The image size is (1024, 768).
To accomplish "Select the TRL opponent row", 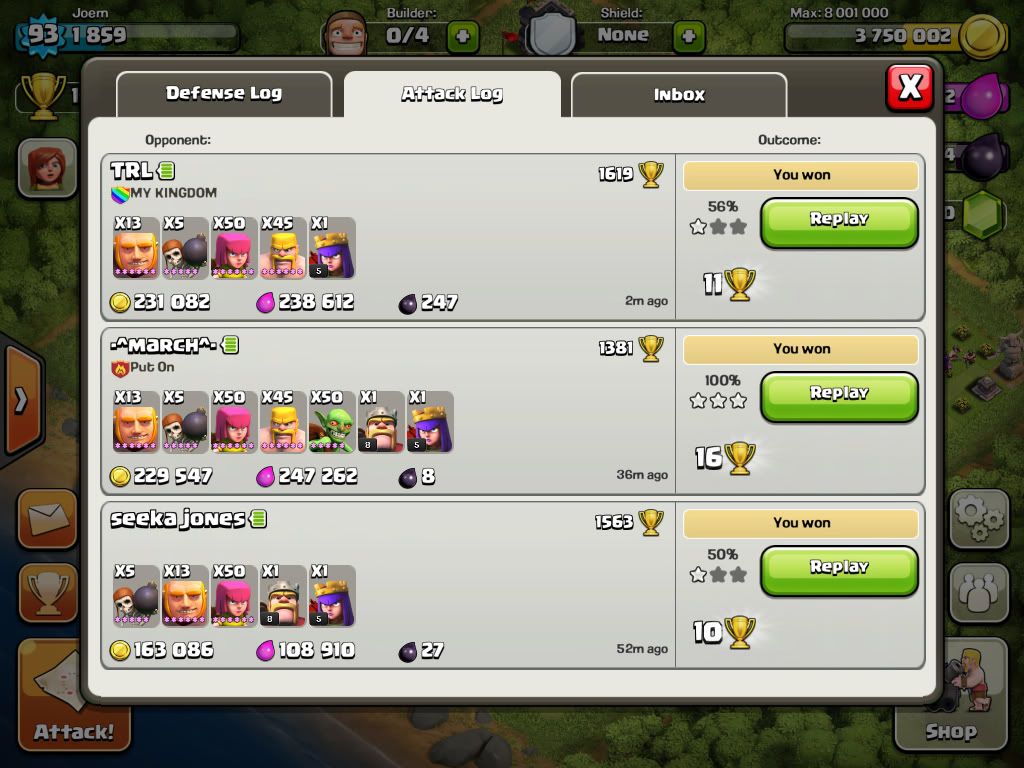I will point(388,238).
